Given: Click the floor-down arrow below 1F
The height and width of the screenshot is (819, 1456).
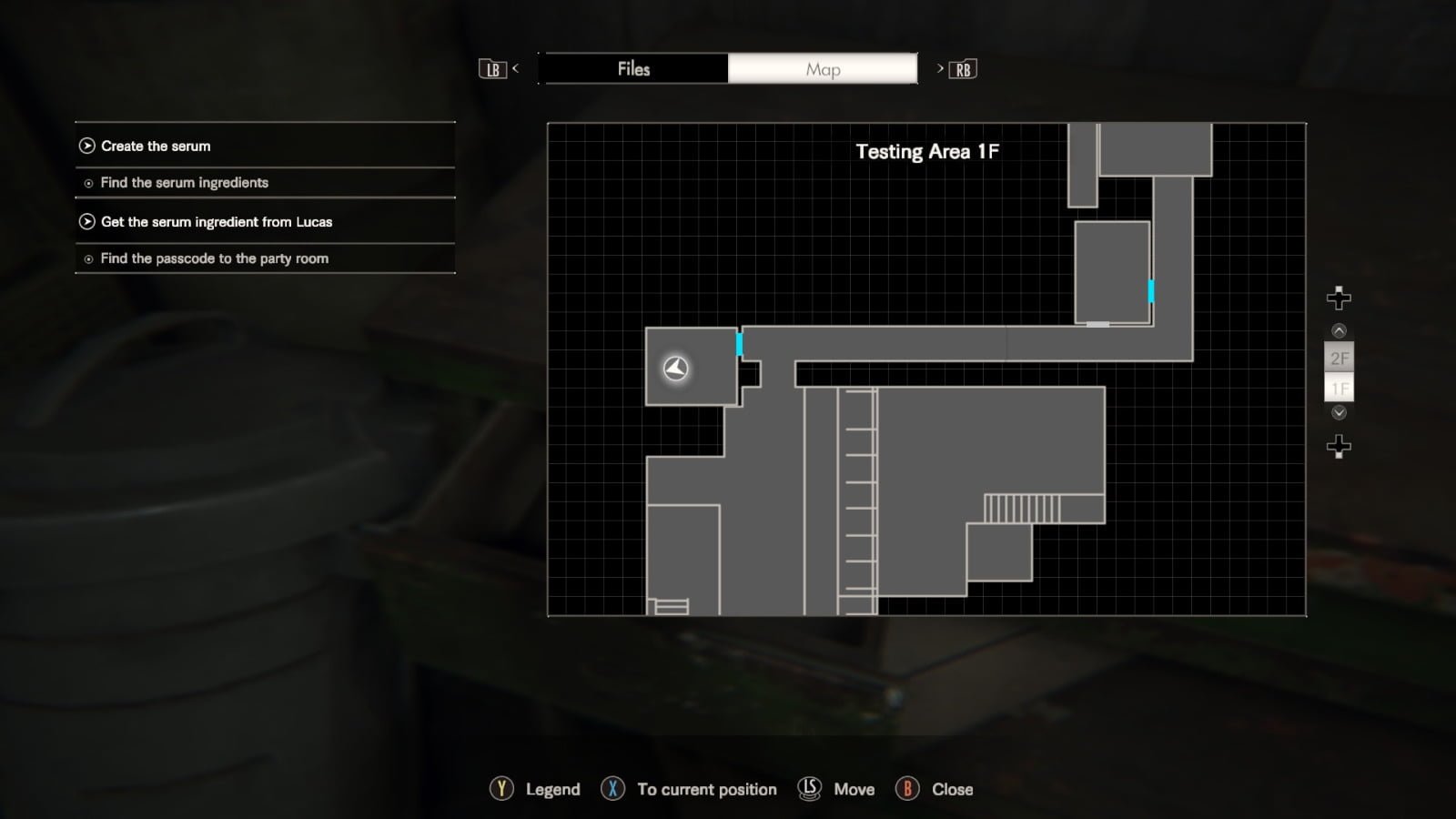Looking at the screenshot, I should pos(1339,413).
